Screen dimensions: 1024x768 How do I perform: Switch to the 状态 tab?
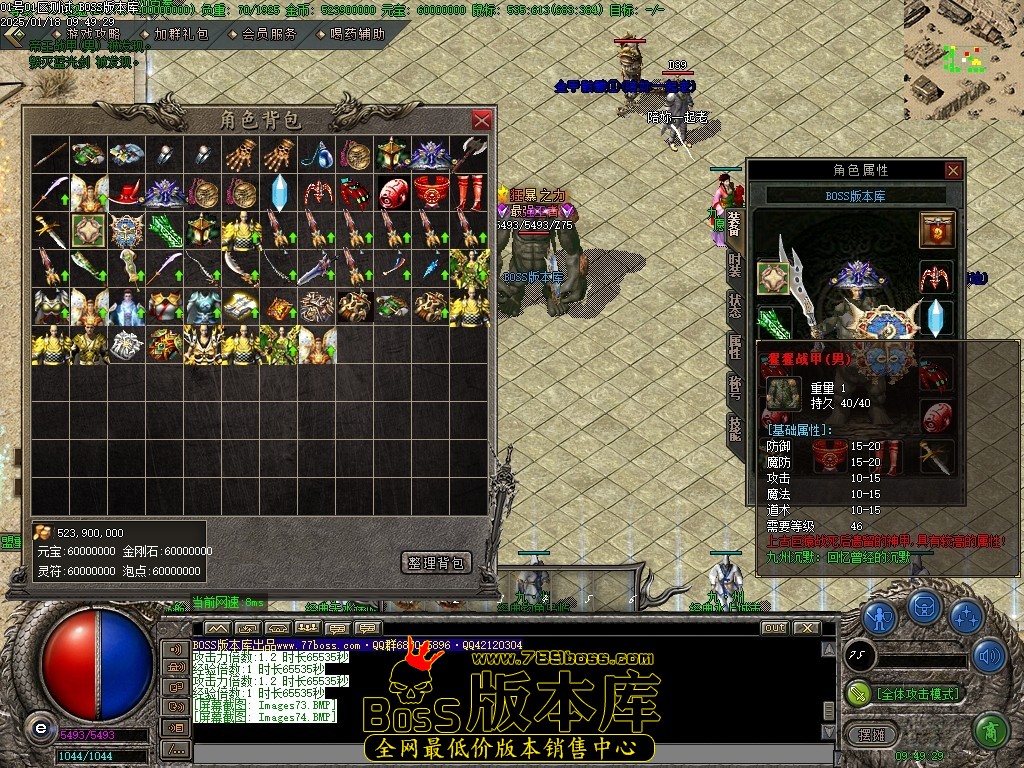pyautogui.click(x=735, y=307)
